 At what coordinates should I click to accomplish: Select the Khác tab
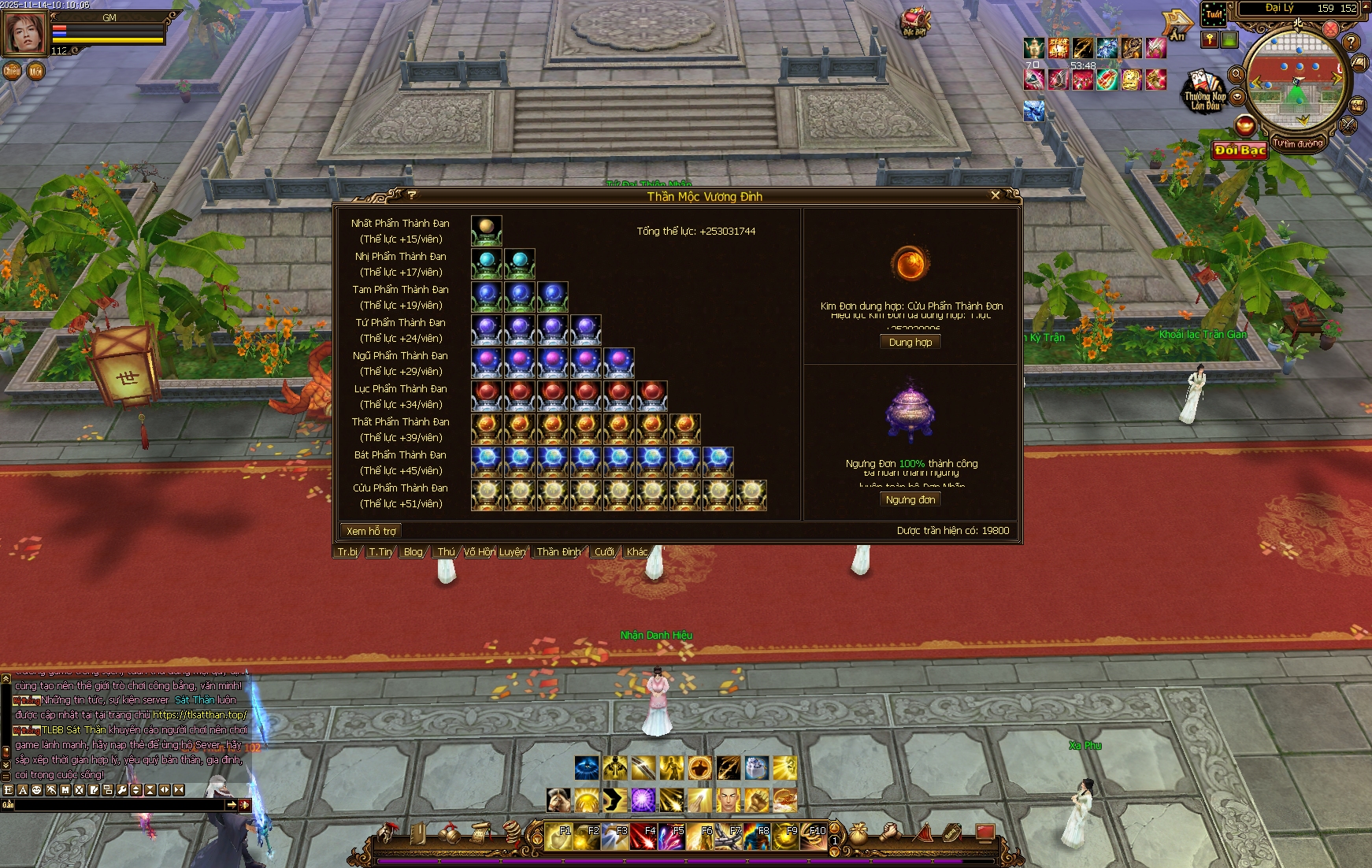(637, 552)
